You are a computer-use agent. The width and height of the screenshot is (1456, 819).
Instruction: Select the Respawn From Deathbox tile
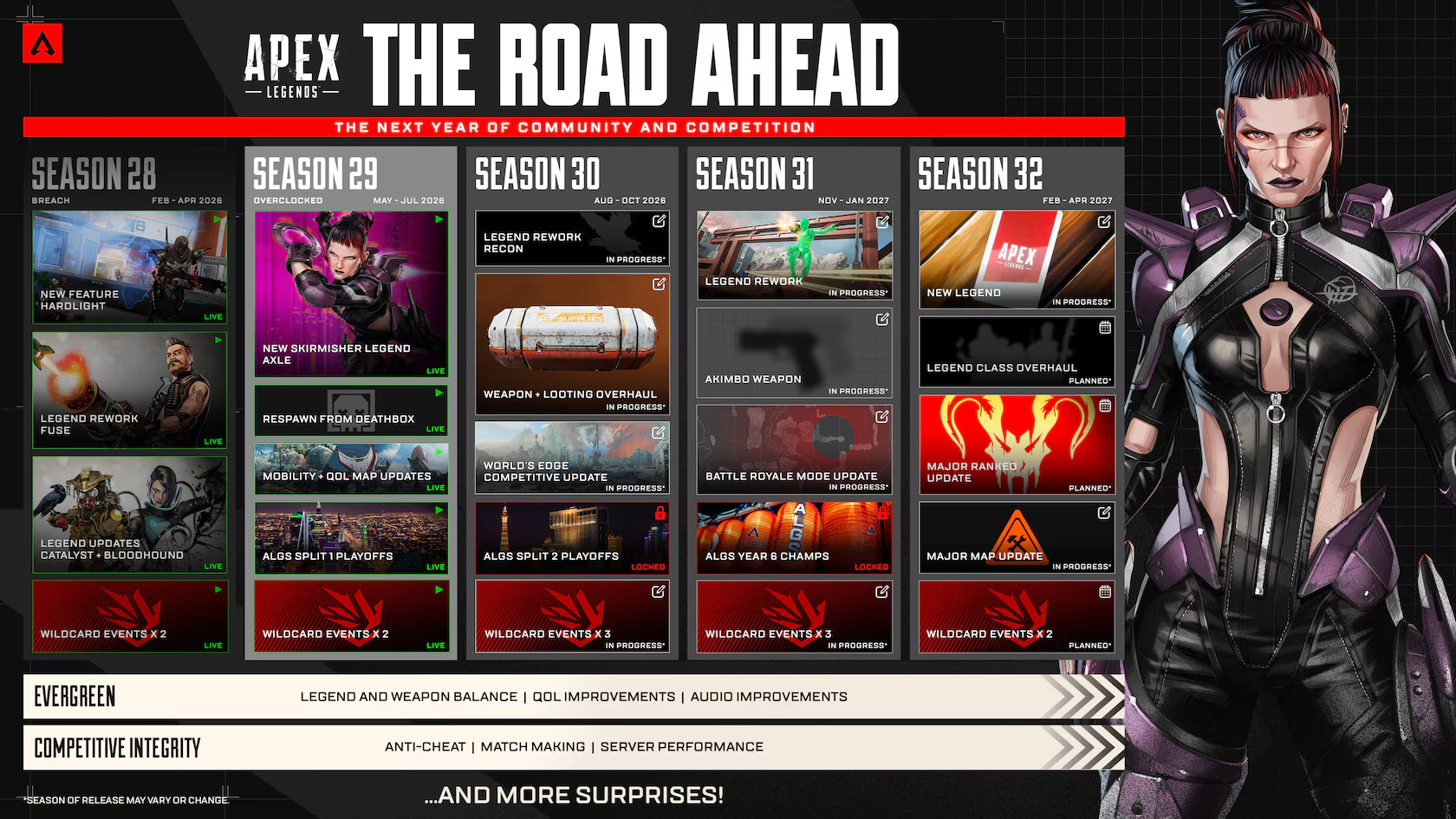coord(351,411)
